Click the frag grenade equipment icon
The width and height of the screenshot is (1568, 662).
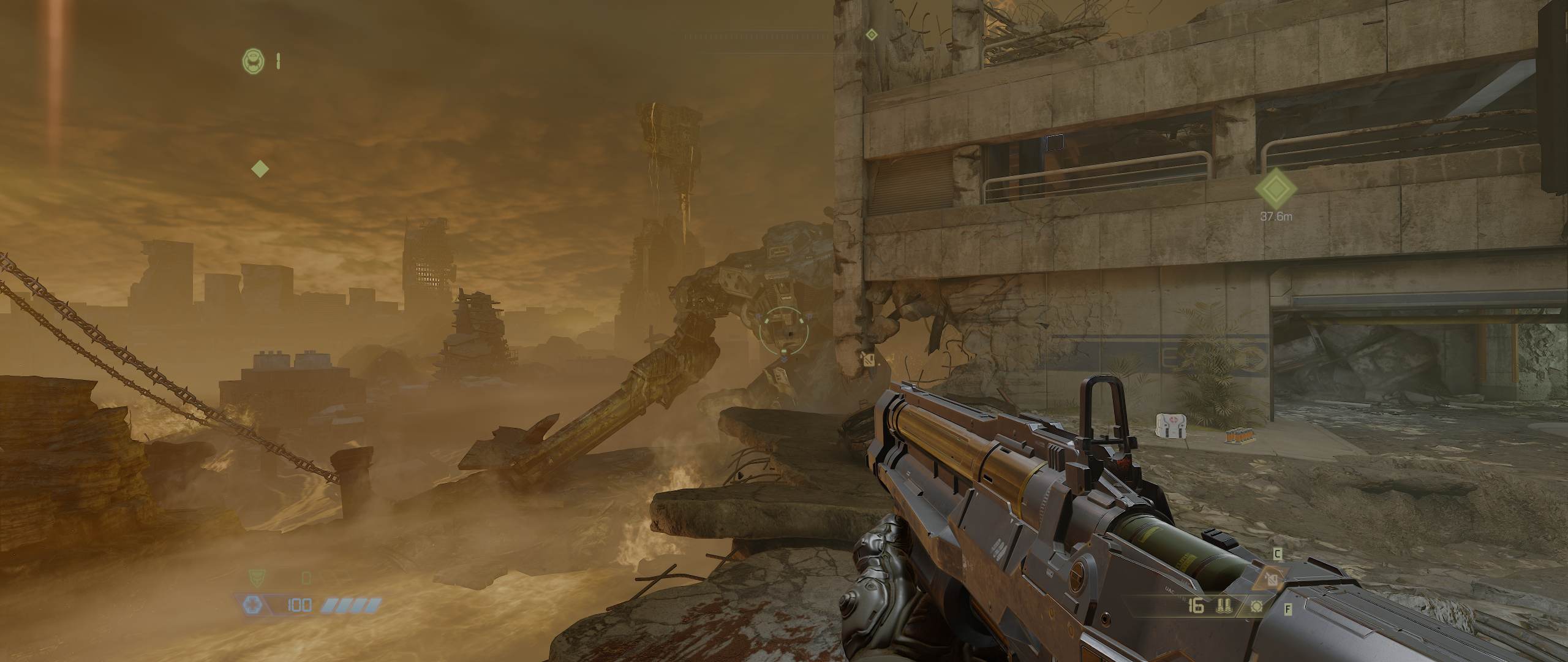coord(1257,607)
